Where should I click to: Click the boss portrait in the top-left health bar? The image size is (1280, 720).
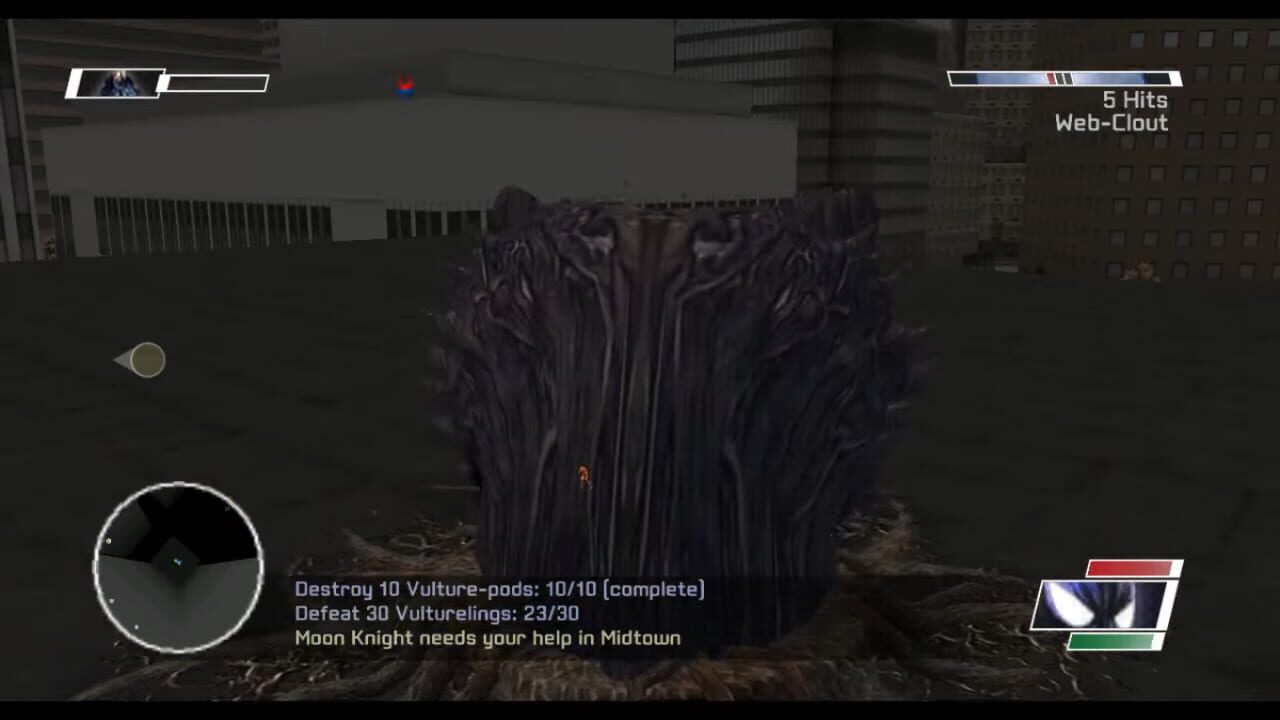[x=115, y=83]
